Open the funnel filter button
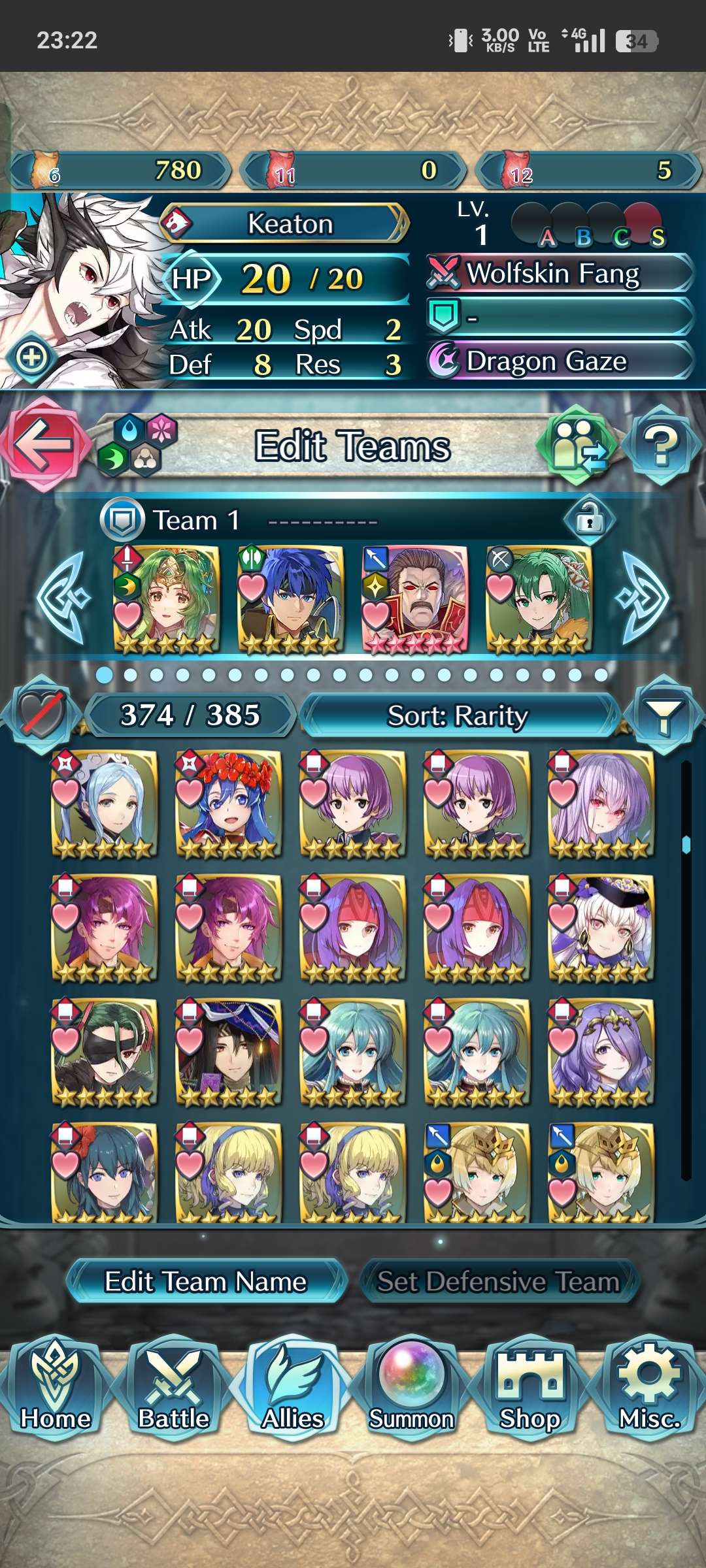The width and height of the screenshot is (706, 1568). coord(663,715)
